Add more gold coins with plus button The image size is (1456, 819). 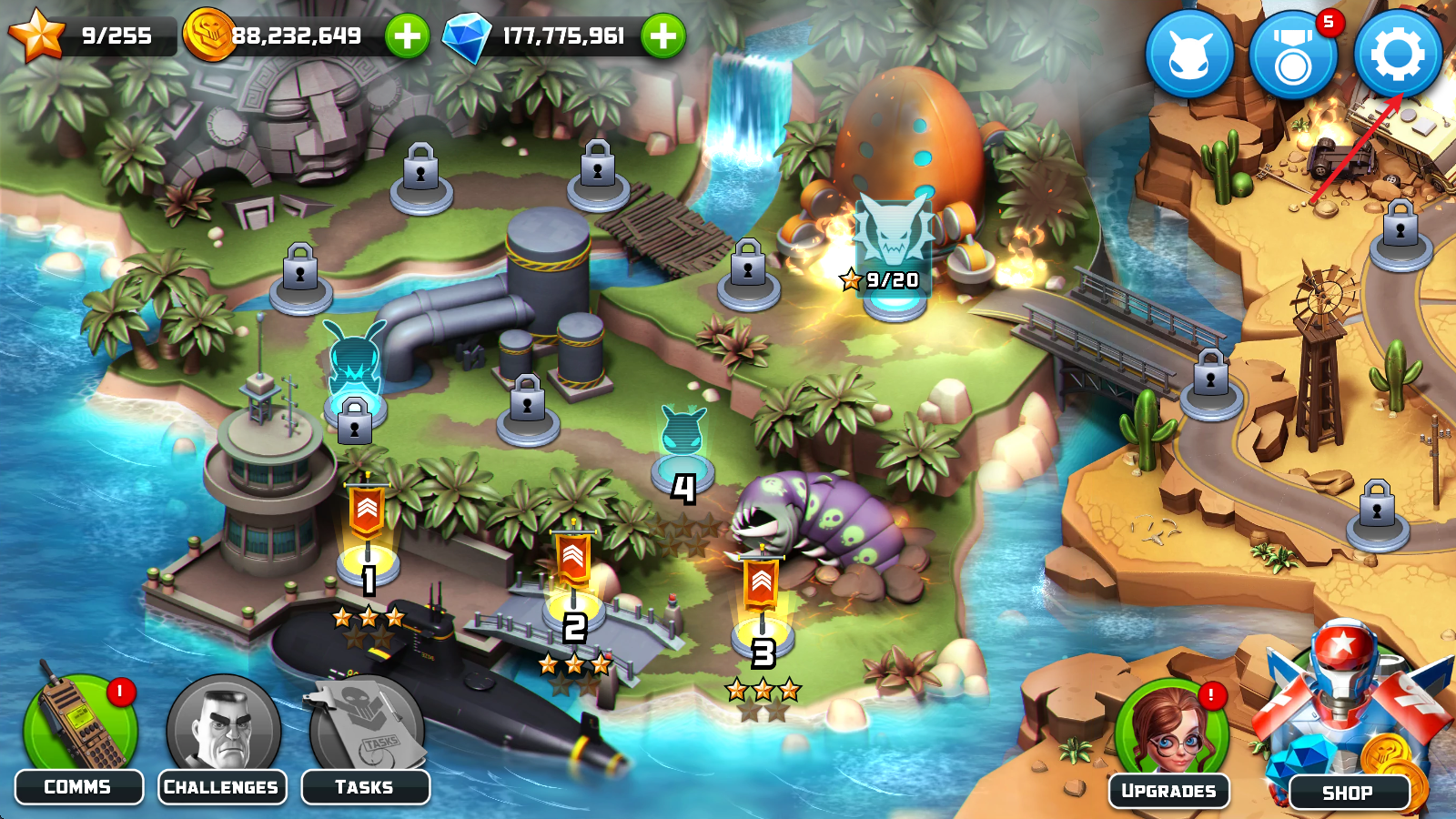click(x=407, y=36)
